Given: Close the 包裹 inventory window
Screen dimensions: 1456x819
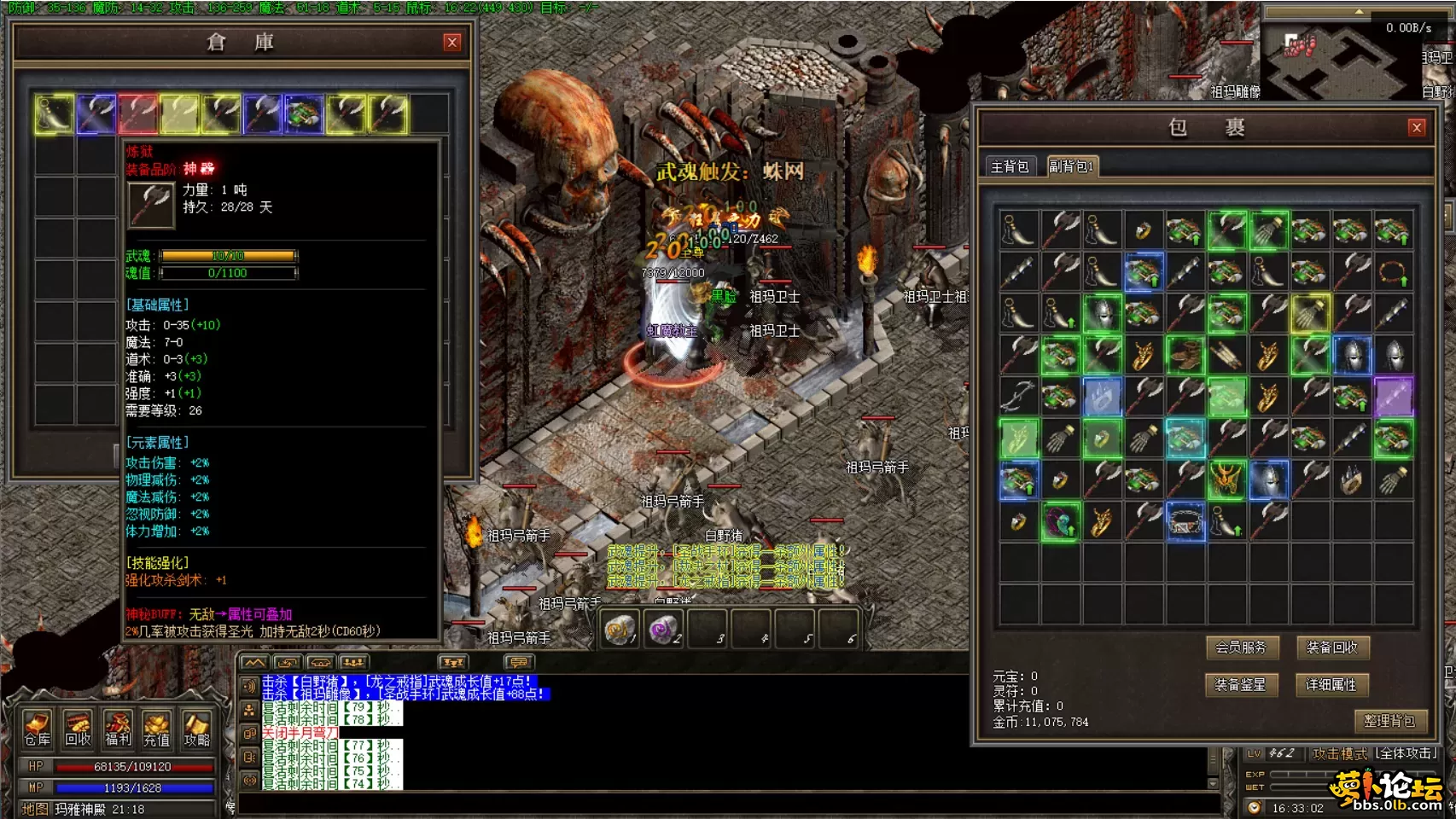Looking at the screenshot, I should point(1417,128).
